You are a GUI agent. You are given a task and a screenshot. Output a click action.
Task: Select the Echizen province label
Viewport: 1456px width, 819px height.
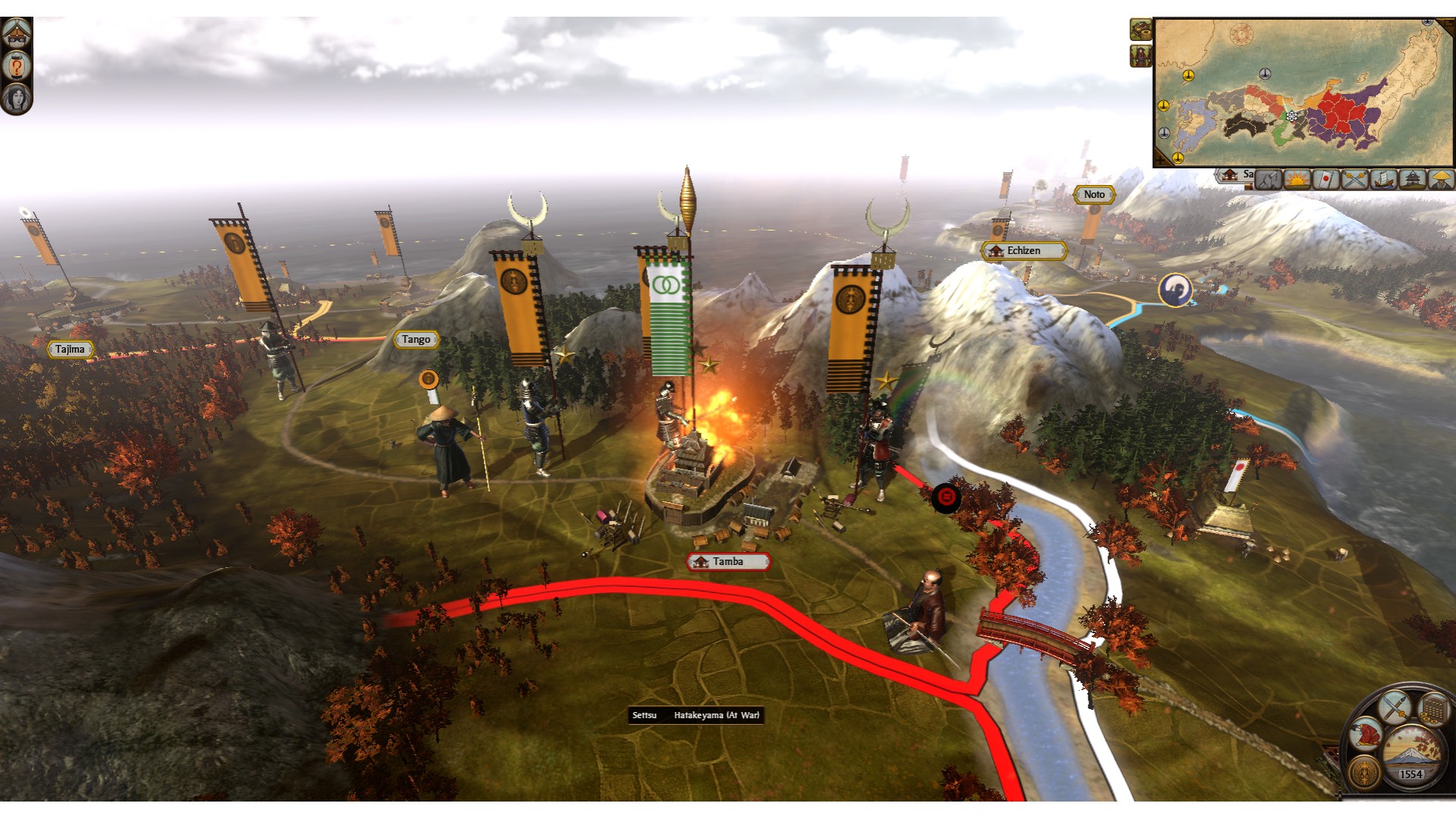coord(1024,251)
